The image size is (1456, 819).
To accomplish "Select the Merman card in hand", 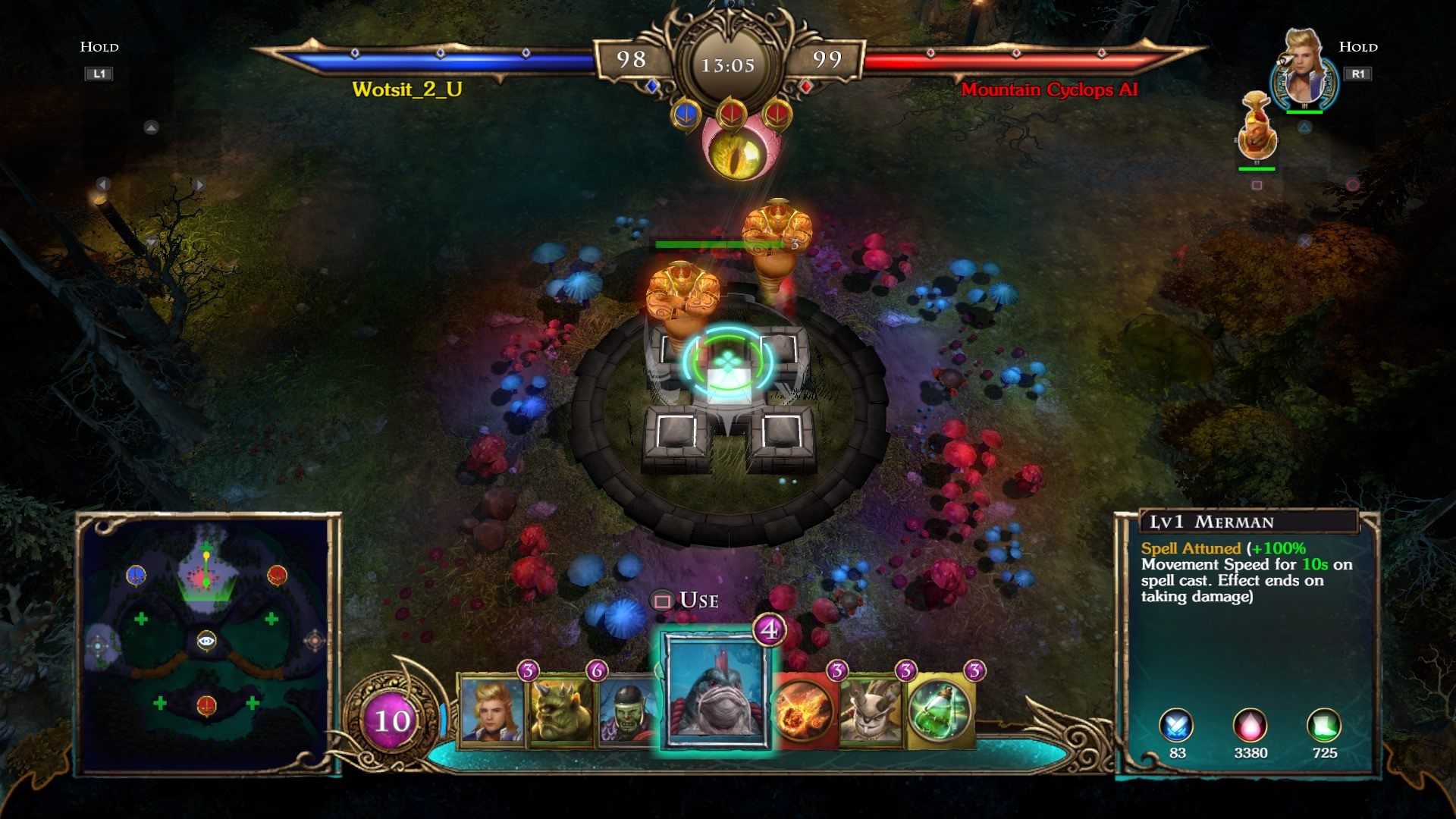I will coord(717,690).
